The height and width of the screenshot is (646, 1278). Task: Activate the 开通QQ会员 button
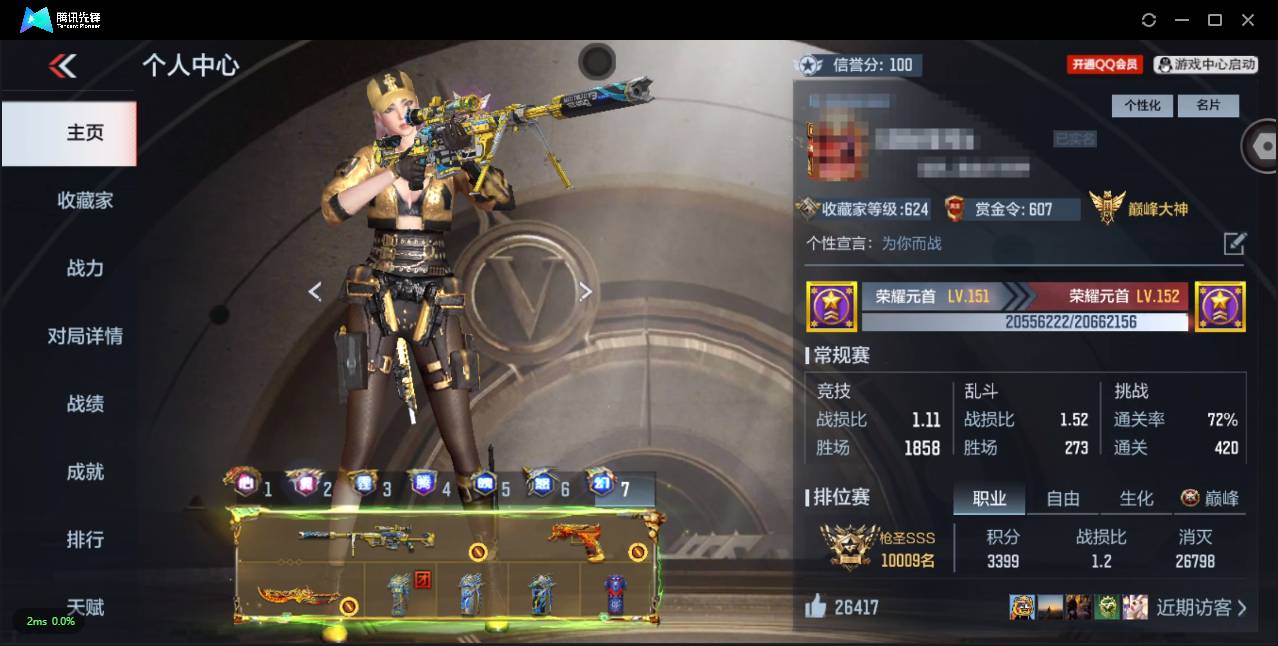pyautogui.click(x=1105, y=64)
